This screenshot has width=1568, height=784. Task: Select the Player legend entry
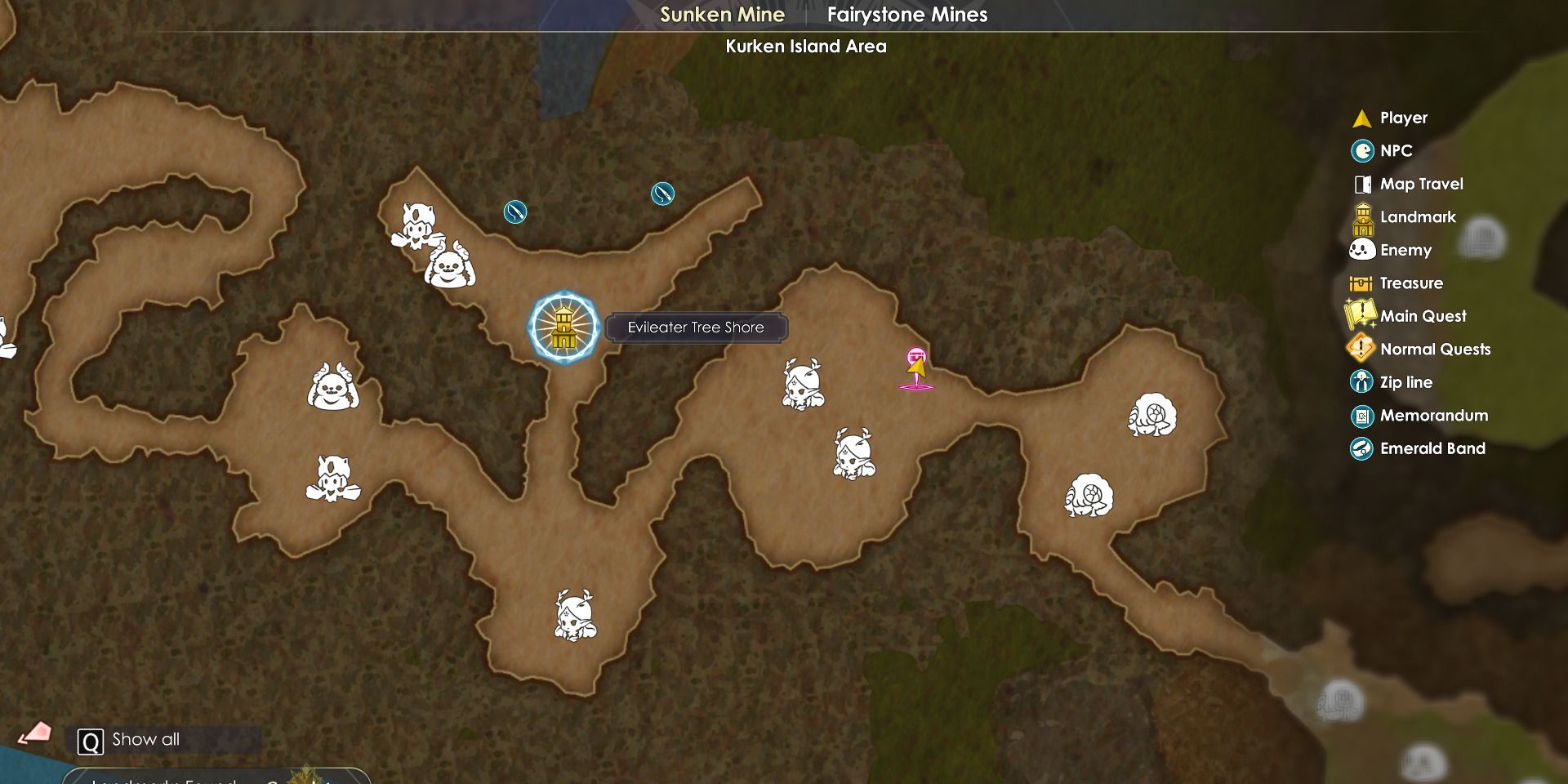[x=1403, y=118]
